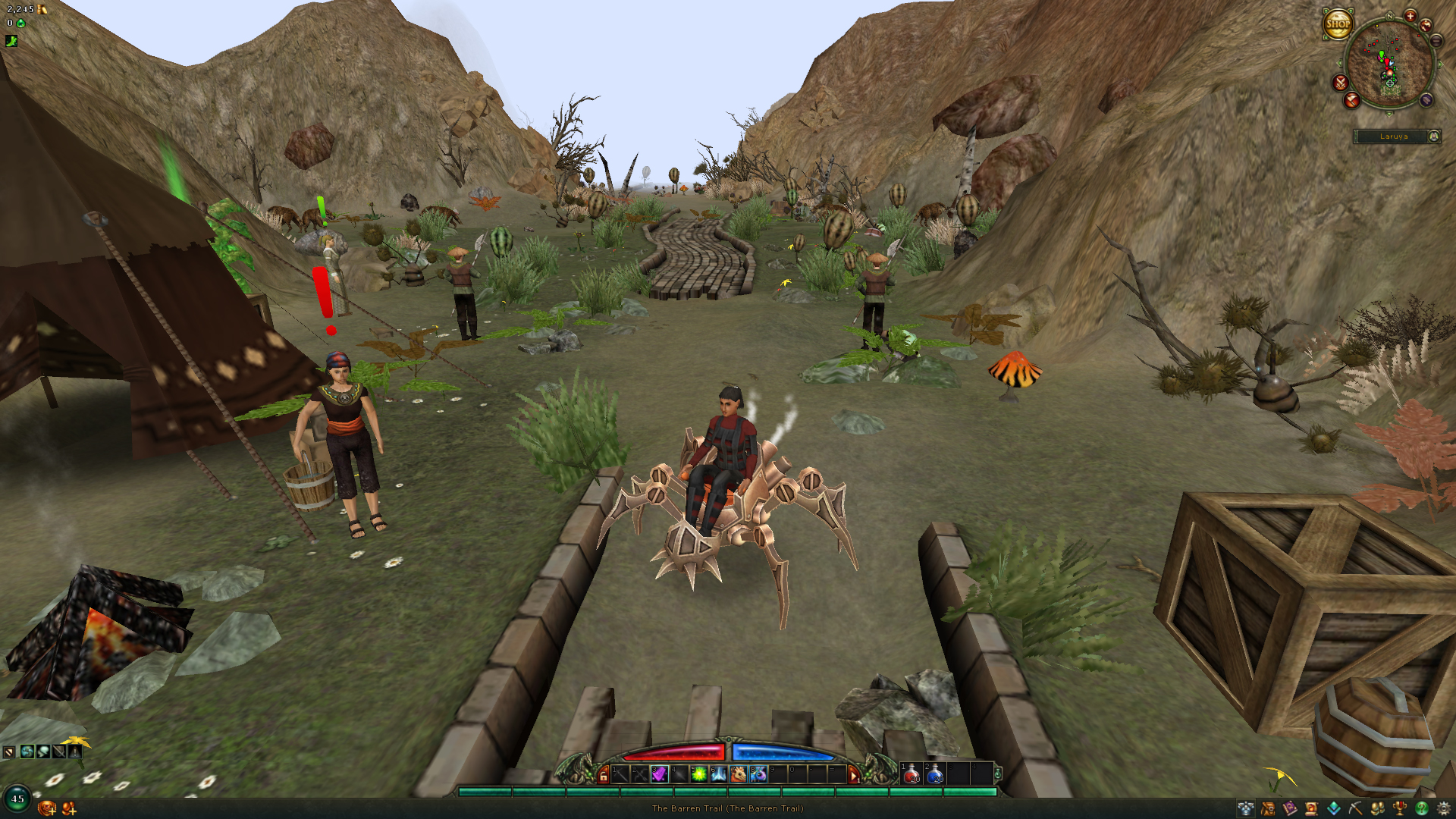1456x819 pixels.
Task: Expand the green arrow beside the minimap
Action: [1440, 63]
